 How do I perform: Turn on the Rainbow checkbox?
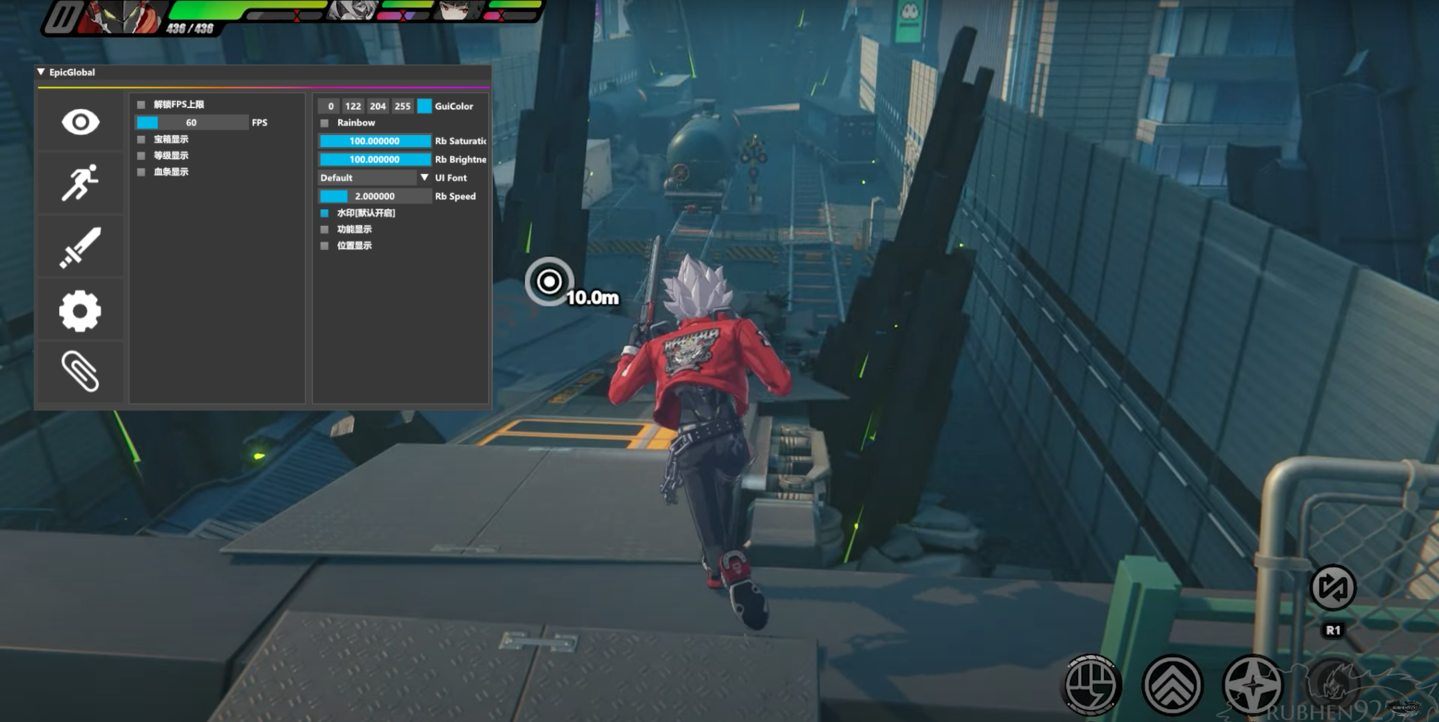point(324,123)
